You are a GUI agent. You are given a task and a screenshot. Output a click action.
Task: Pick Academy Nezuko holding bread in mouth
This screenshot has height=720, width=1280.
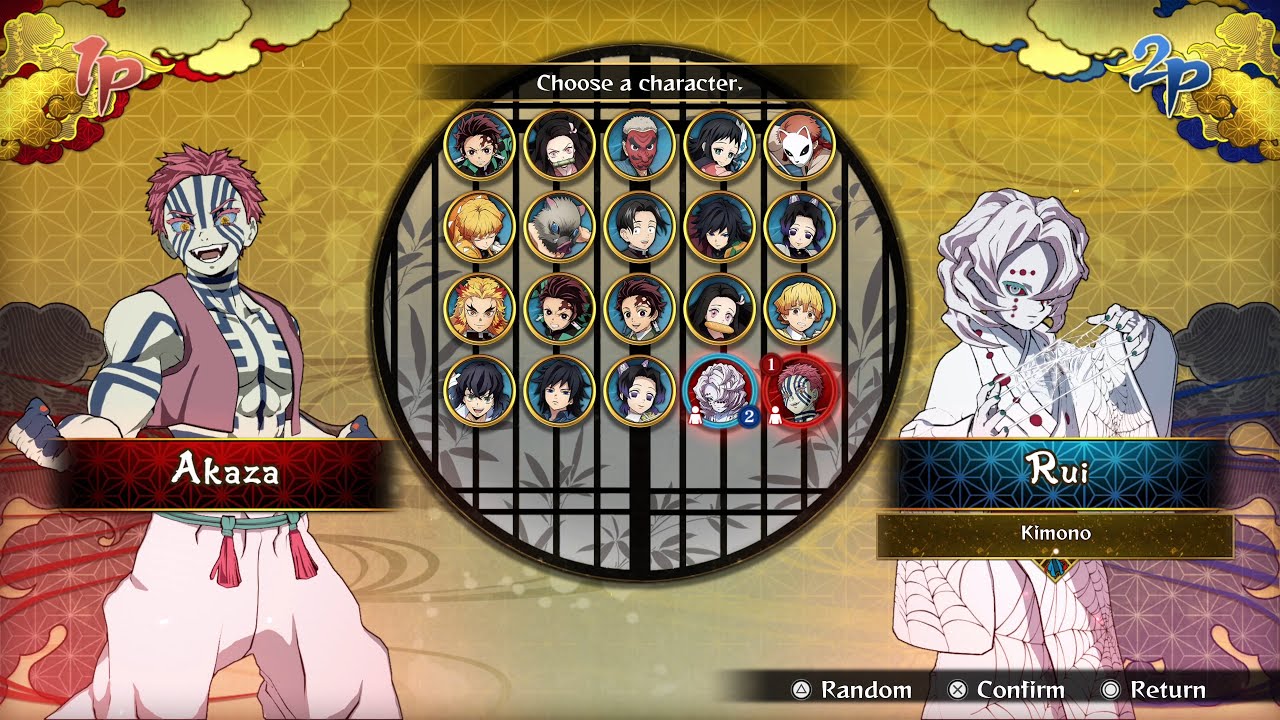pyautogui.click(x=719, y=309)
